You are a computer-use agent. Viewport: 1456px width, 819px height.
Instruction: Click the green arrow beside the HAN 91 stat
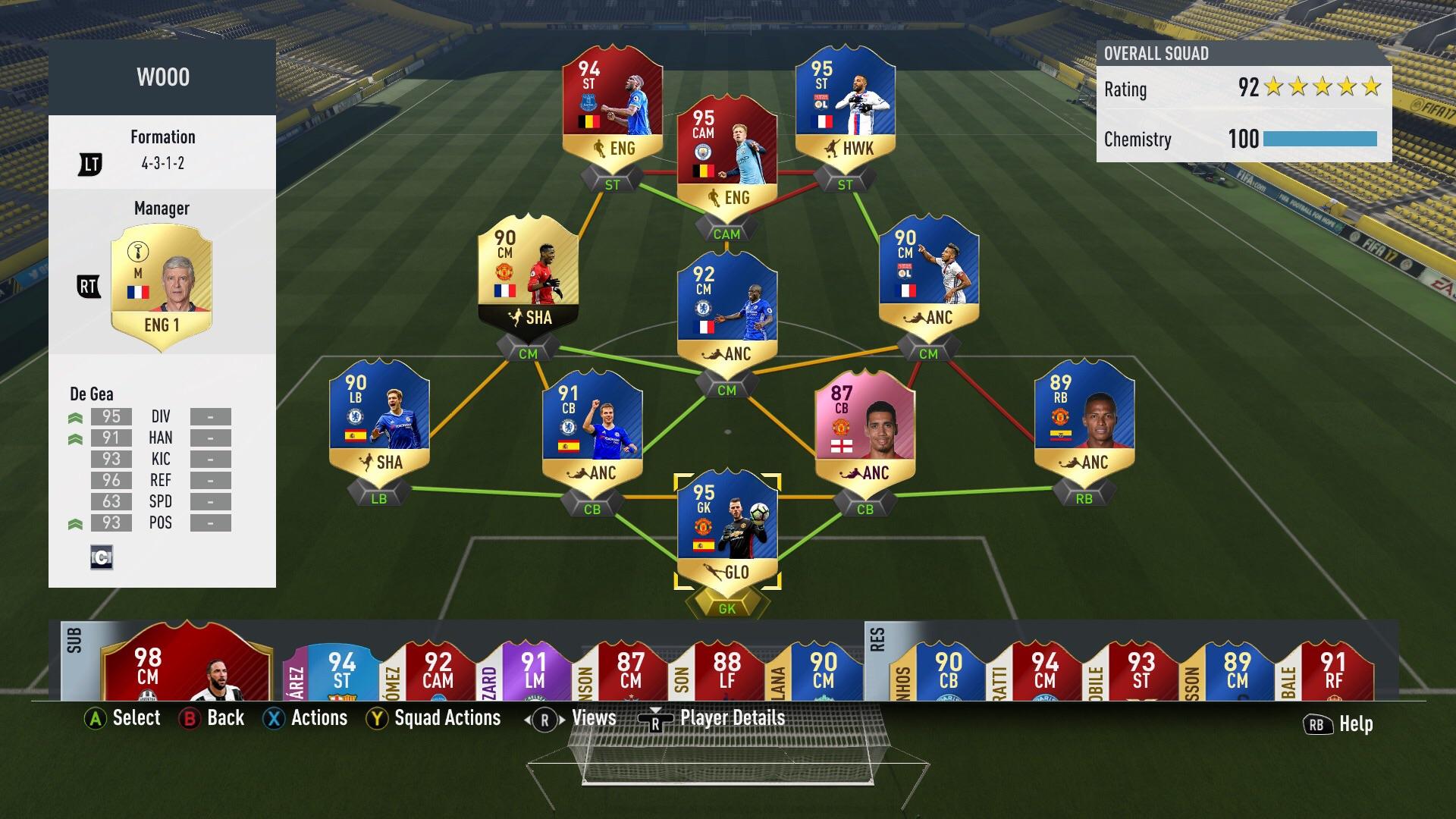pyautogui.click(x=74, y=438)
